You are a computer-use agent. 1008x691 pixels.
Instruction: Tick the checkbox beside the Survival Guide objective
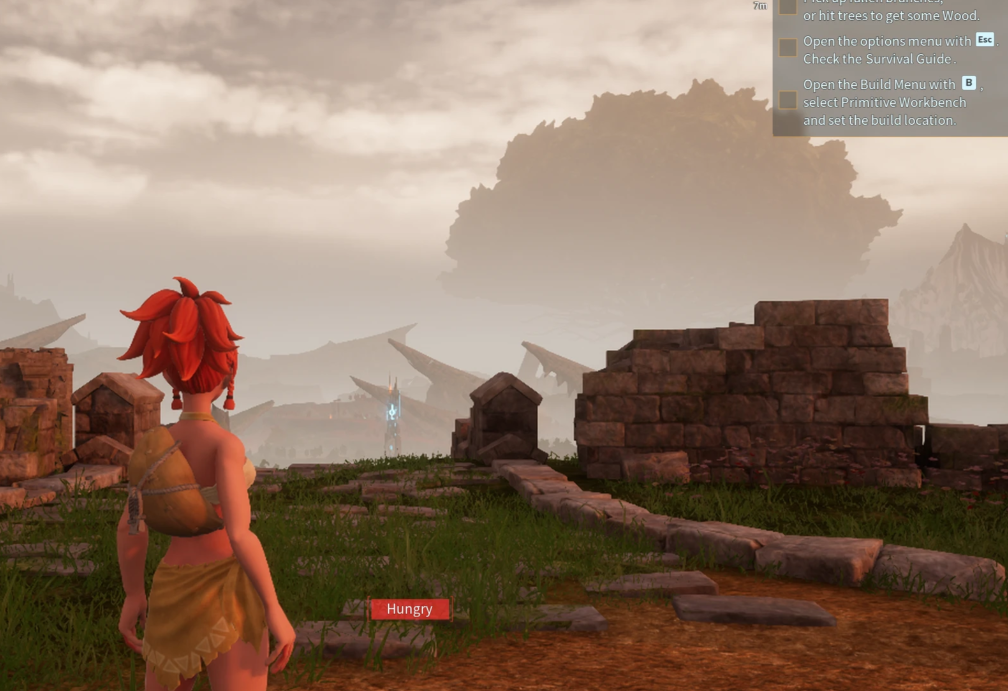788,47
